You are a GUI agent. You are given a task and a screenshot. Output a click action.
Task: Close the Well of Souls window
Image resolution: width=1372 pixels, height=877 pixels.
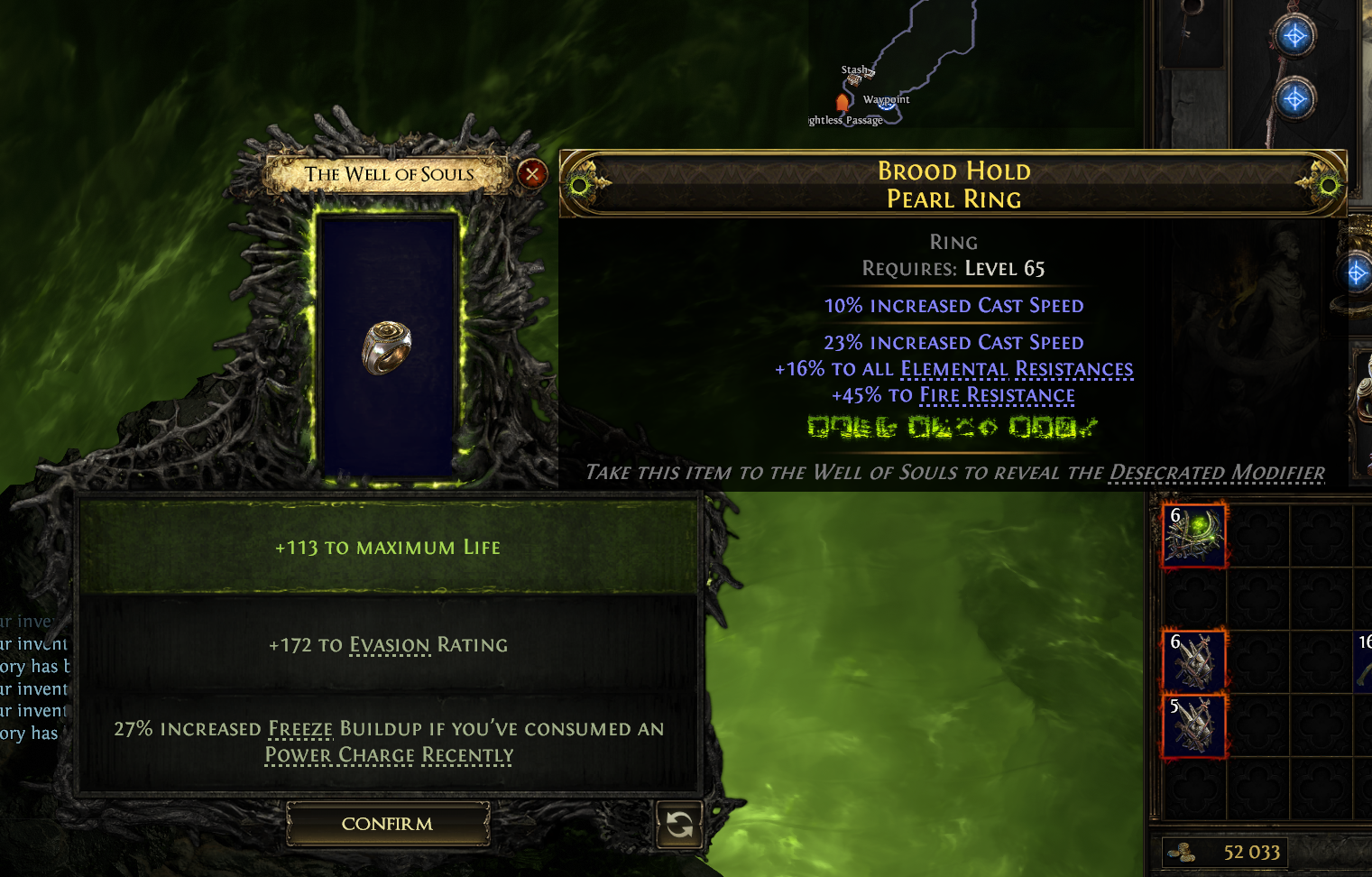pyautogui.click(x=532, y=173)
